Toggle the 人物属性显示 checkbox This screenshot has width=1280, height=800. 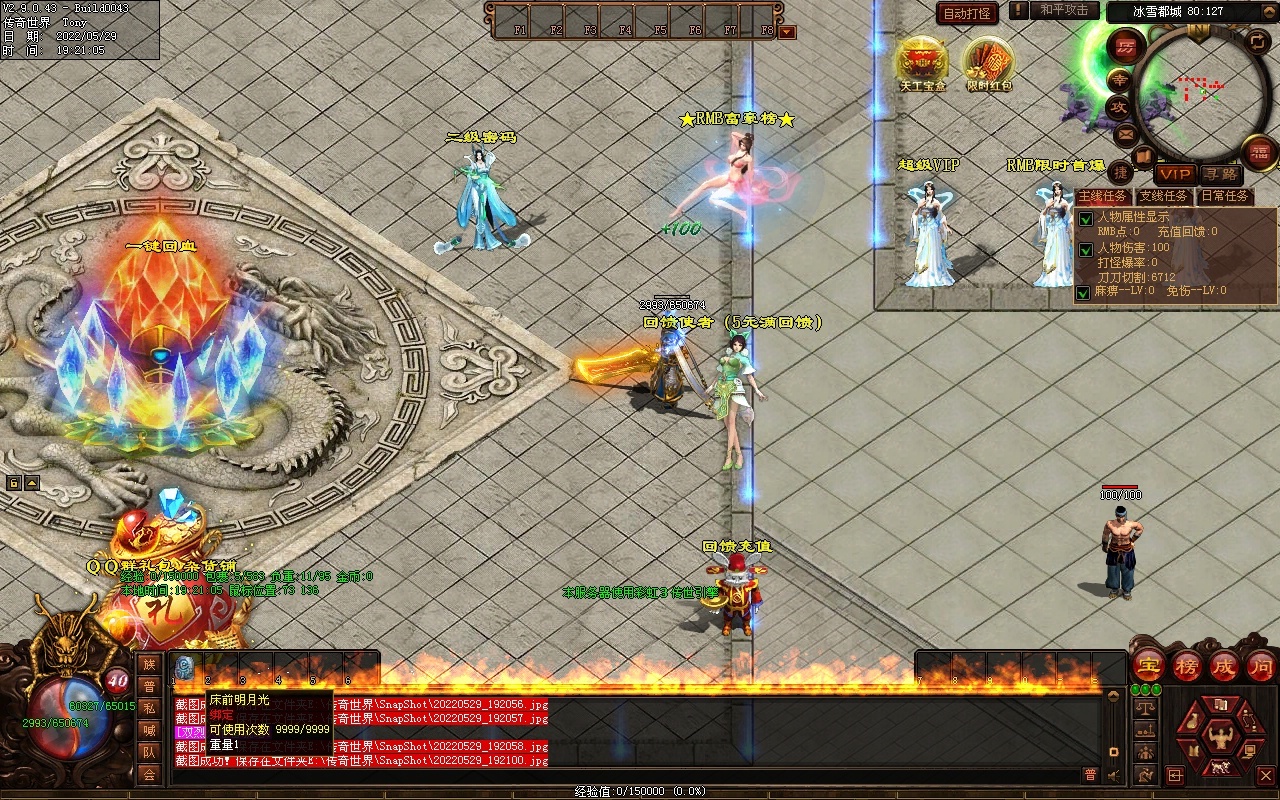coord(1086,219)
